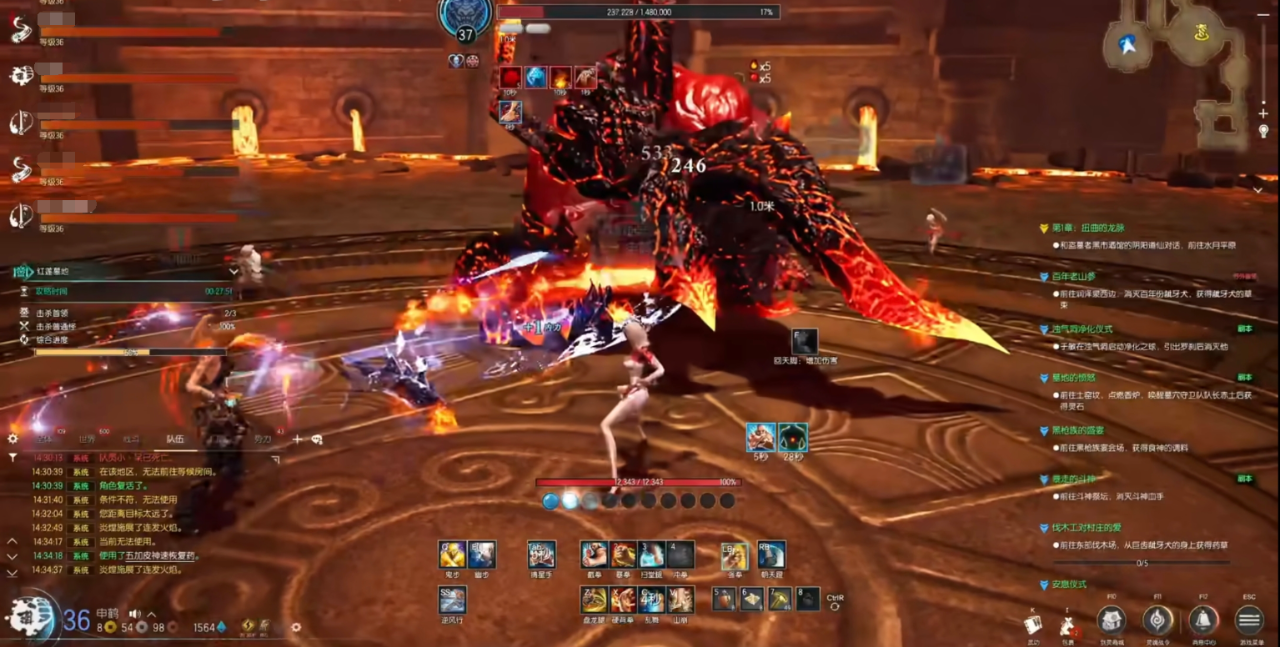Open the martial arts book (K) icon
The height and width of the screenshot is (647, 1280).
1033,624
